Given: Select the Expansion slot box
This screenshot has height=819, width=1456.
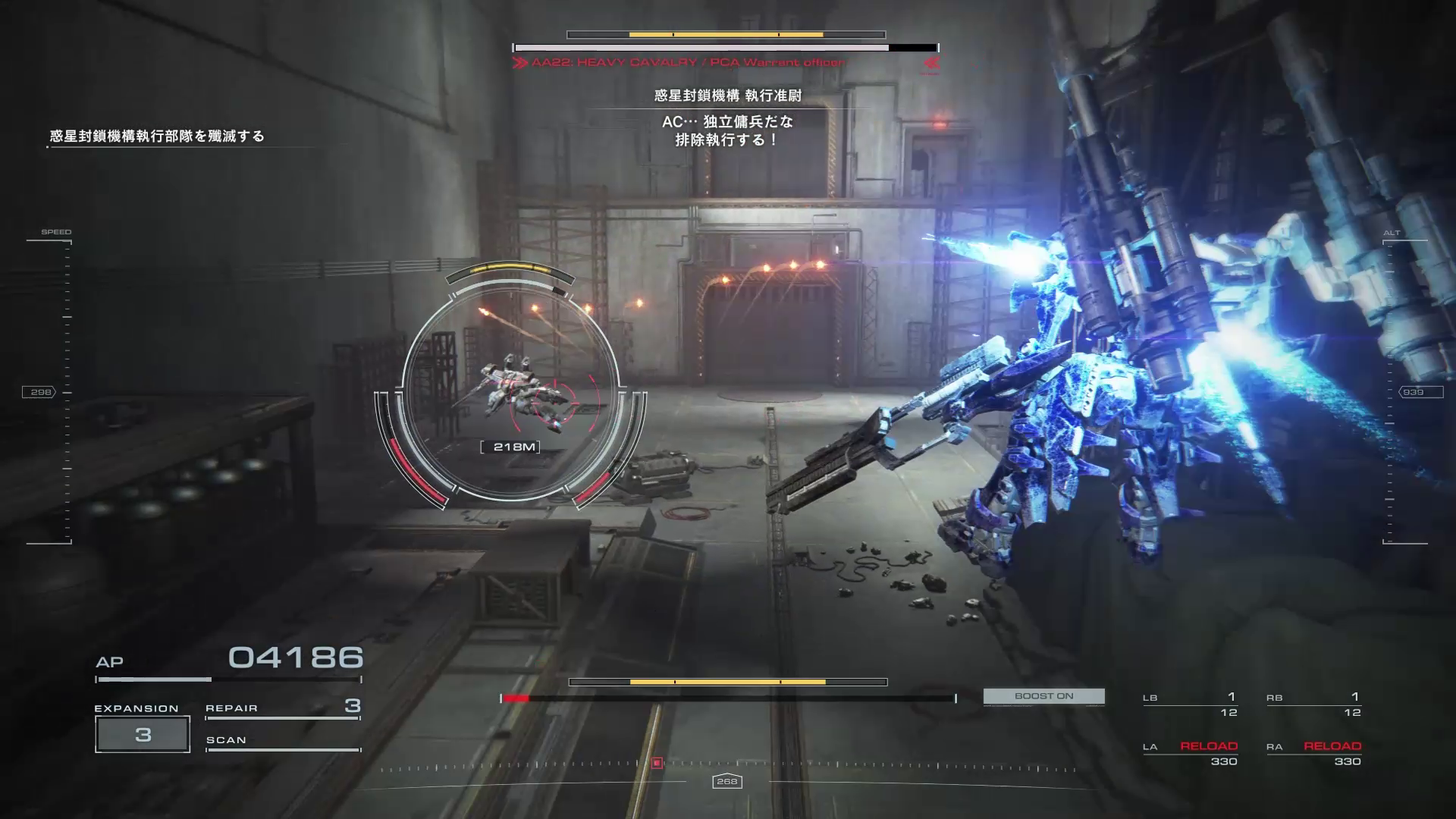Looking at the screenshot, I should [x=143, y=734].
